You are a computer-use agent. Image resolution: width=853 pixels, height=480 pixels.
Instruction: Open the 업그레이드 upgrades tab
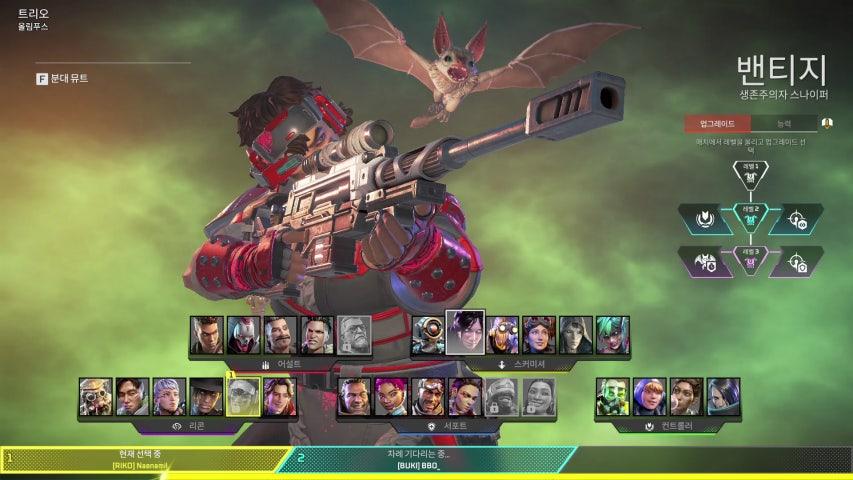click(x=717, y=123)
